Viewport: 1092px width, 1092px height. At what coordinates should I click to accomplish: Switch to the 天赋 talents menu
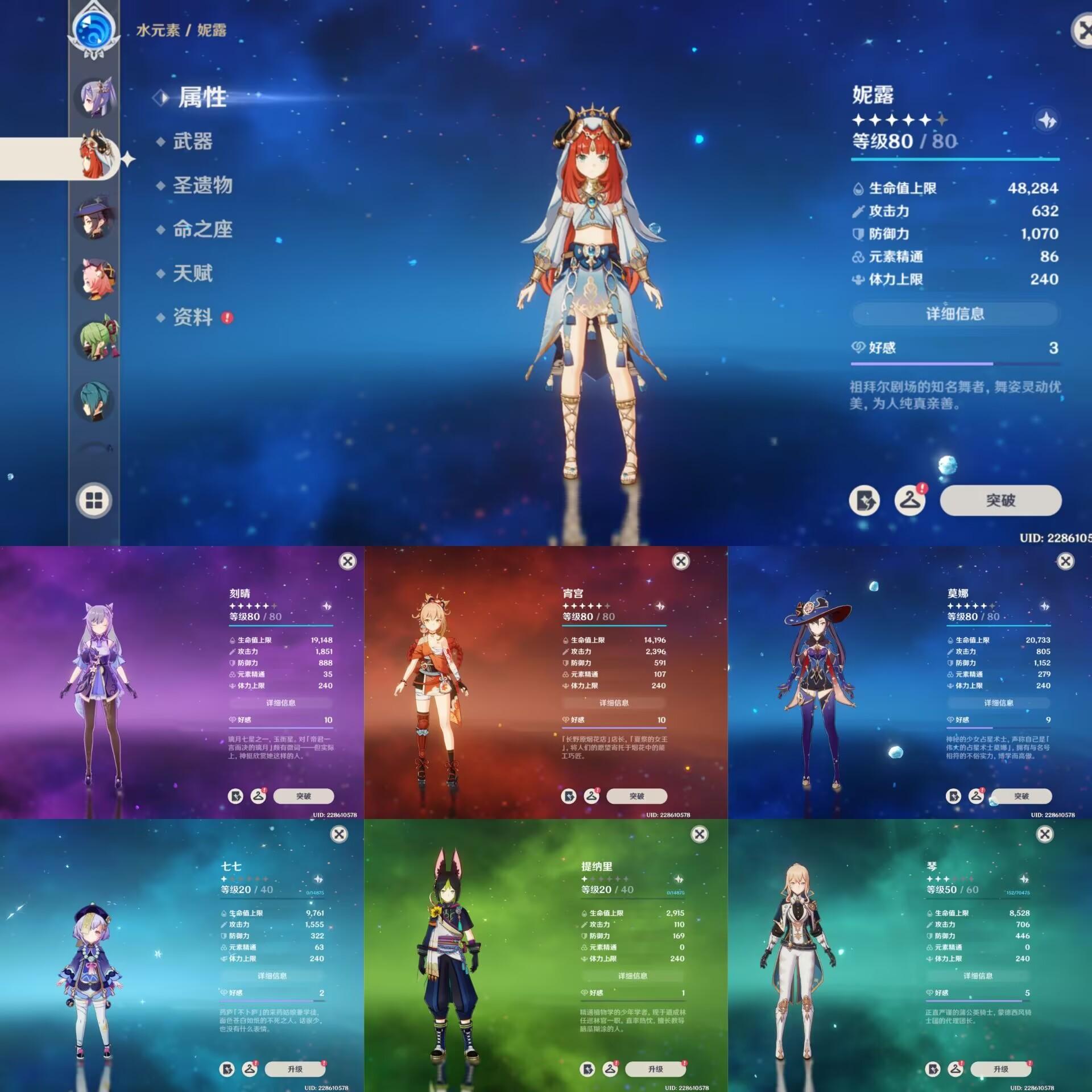[192, 274]
